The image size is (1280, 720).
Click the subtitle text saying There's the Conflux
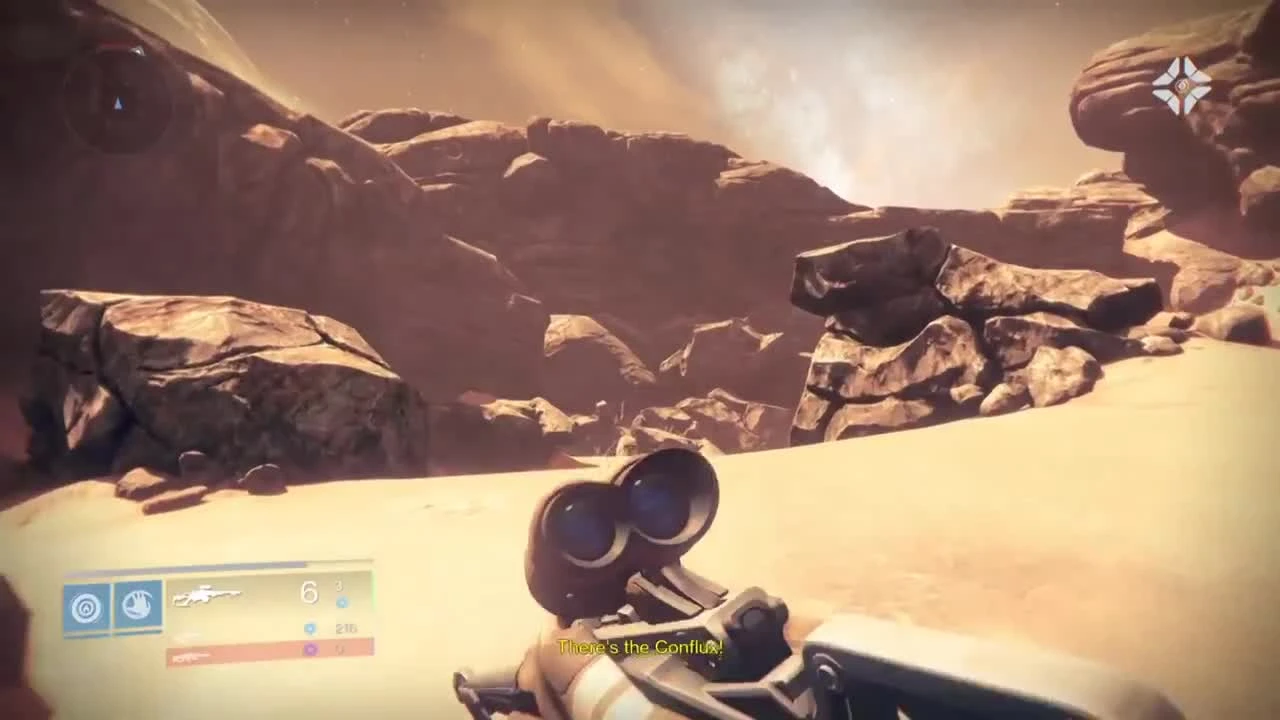point(640,648)
